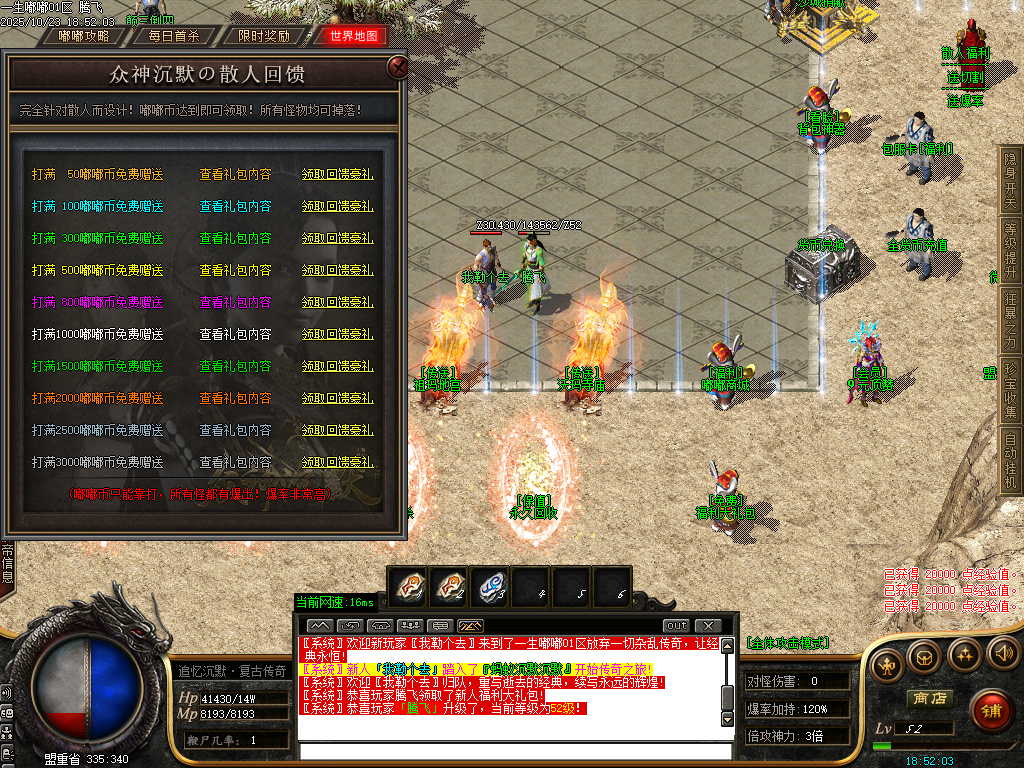Image resolution: width=1024 pixels, height=768 pixels.
Task: Switch to the 每日首杀 tab
Action: click(174, 36)
